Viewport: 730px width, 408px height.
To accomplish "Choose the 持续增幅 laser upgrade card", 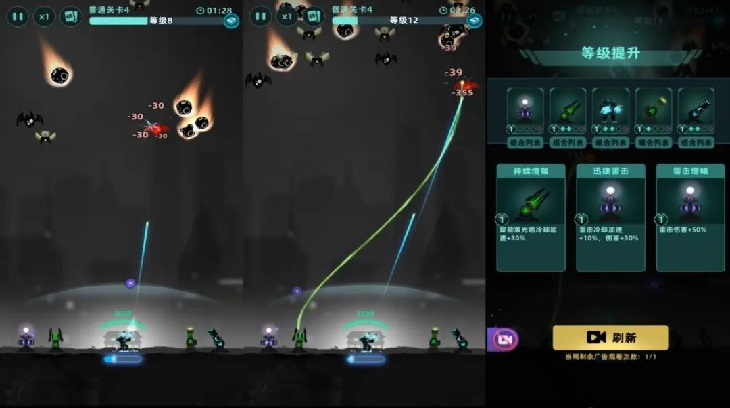I will pyautogui.click(x=530, y=217).
